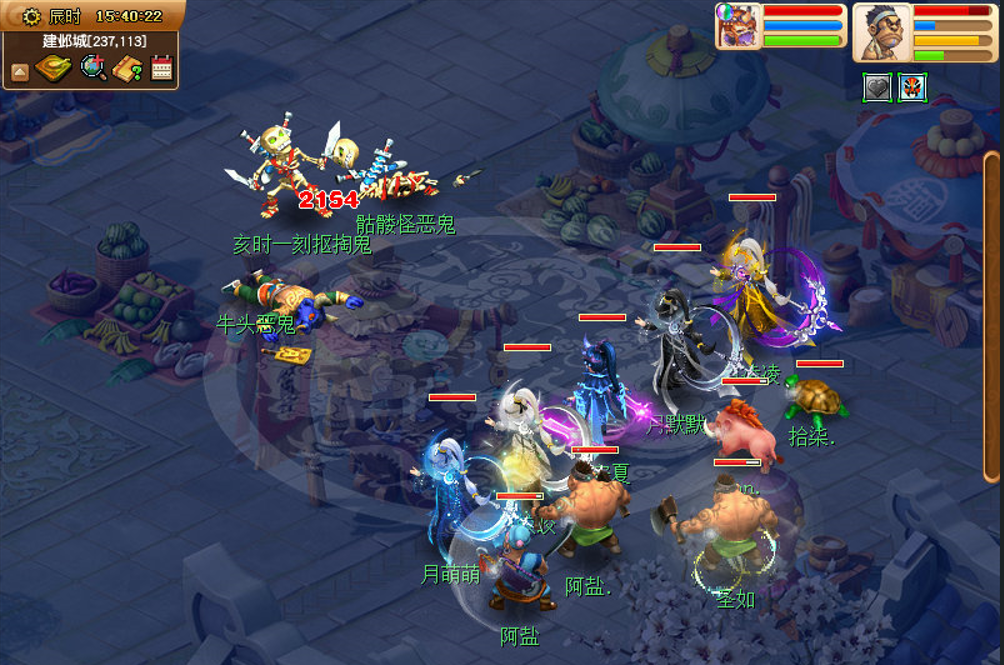Open settings via the gear icon
The image size is (1004, 665).
31,16
